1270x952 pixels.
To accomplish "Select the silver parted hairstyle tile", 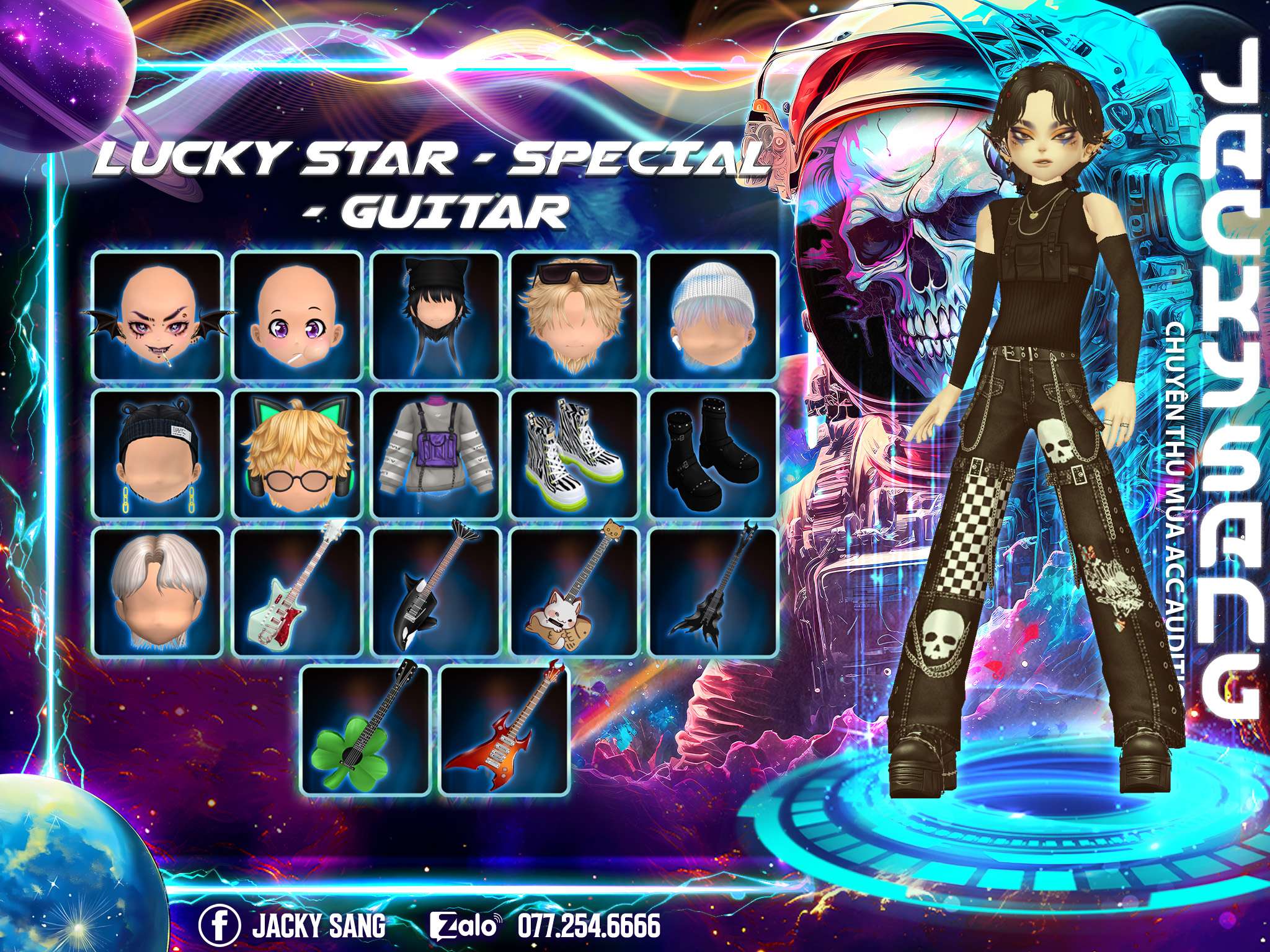I will [x=158, y=592].
